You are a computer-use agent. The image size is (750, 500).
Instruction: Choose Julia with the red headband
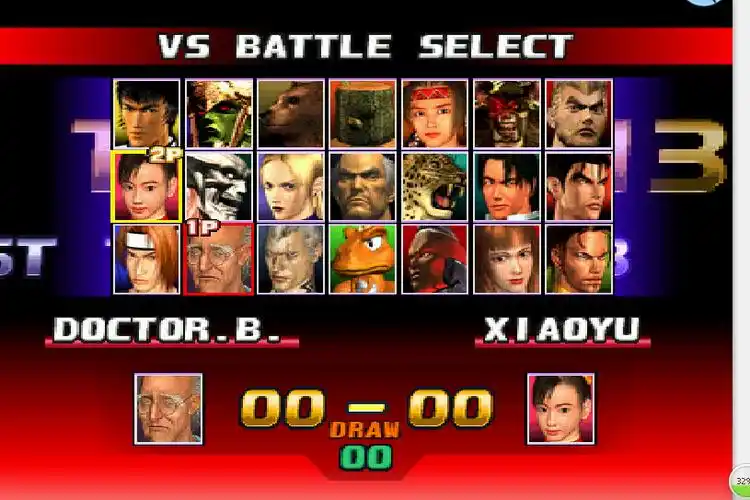(435, 114)
